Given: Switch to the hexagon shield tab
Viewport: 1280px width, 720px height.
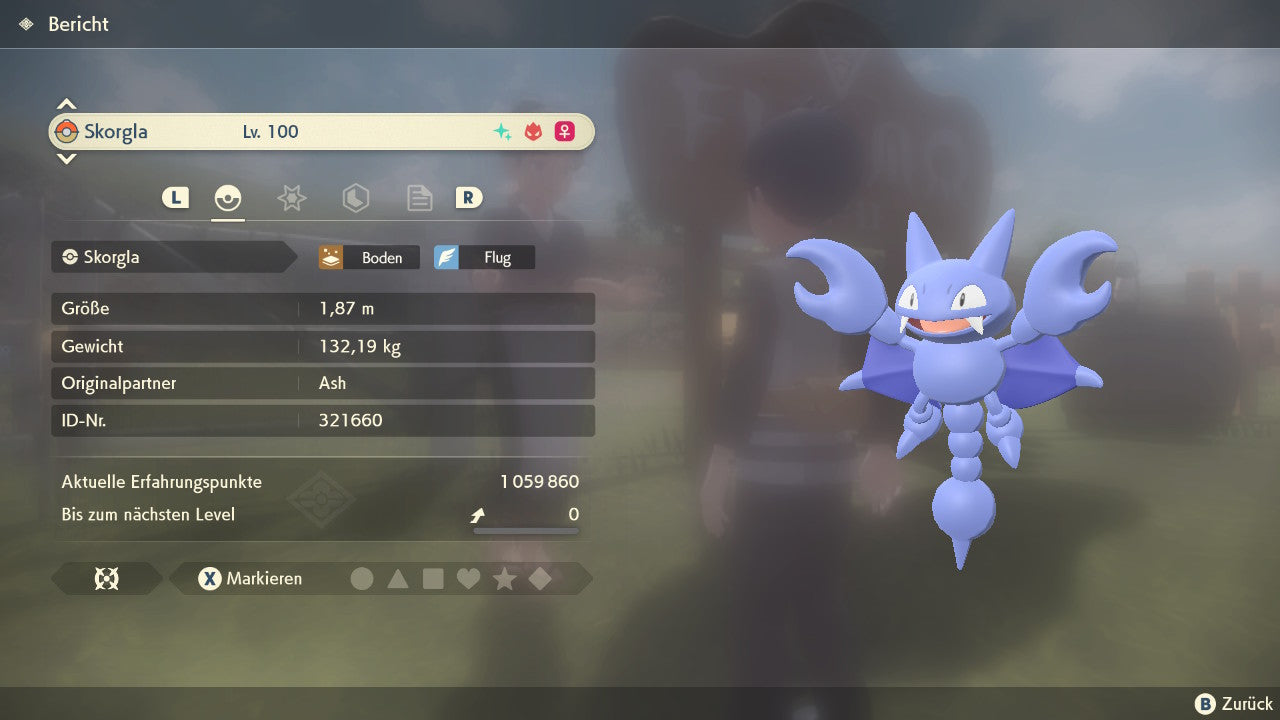Looking at the screenshot, I should [x=355, y=198].
